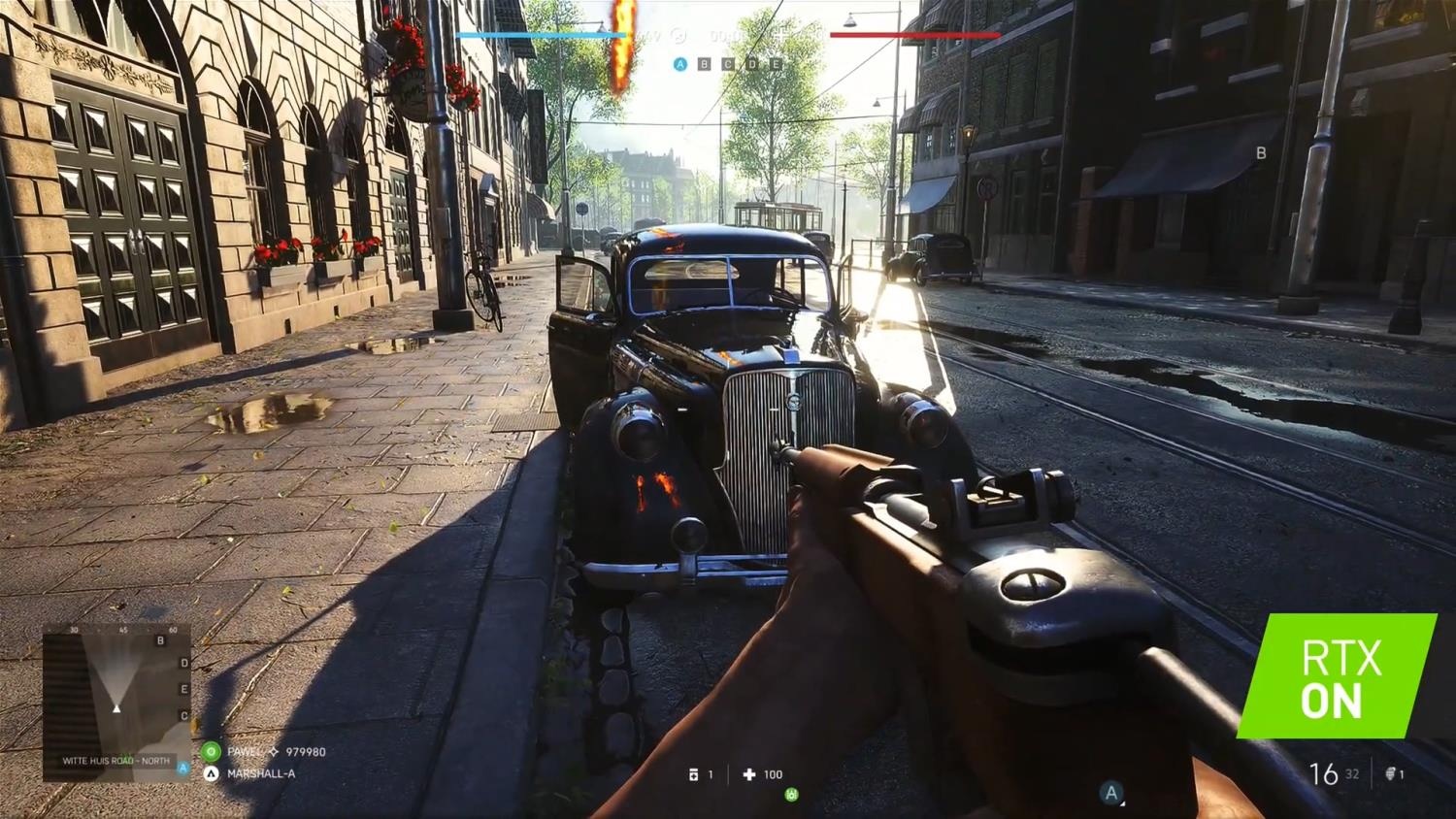Select objective E in the top flag row
Viewport: 1456px width, 819px height.
(x=776, y=64)
